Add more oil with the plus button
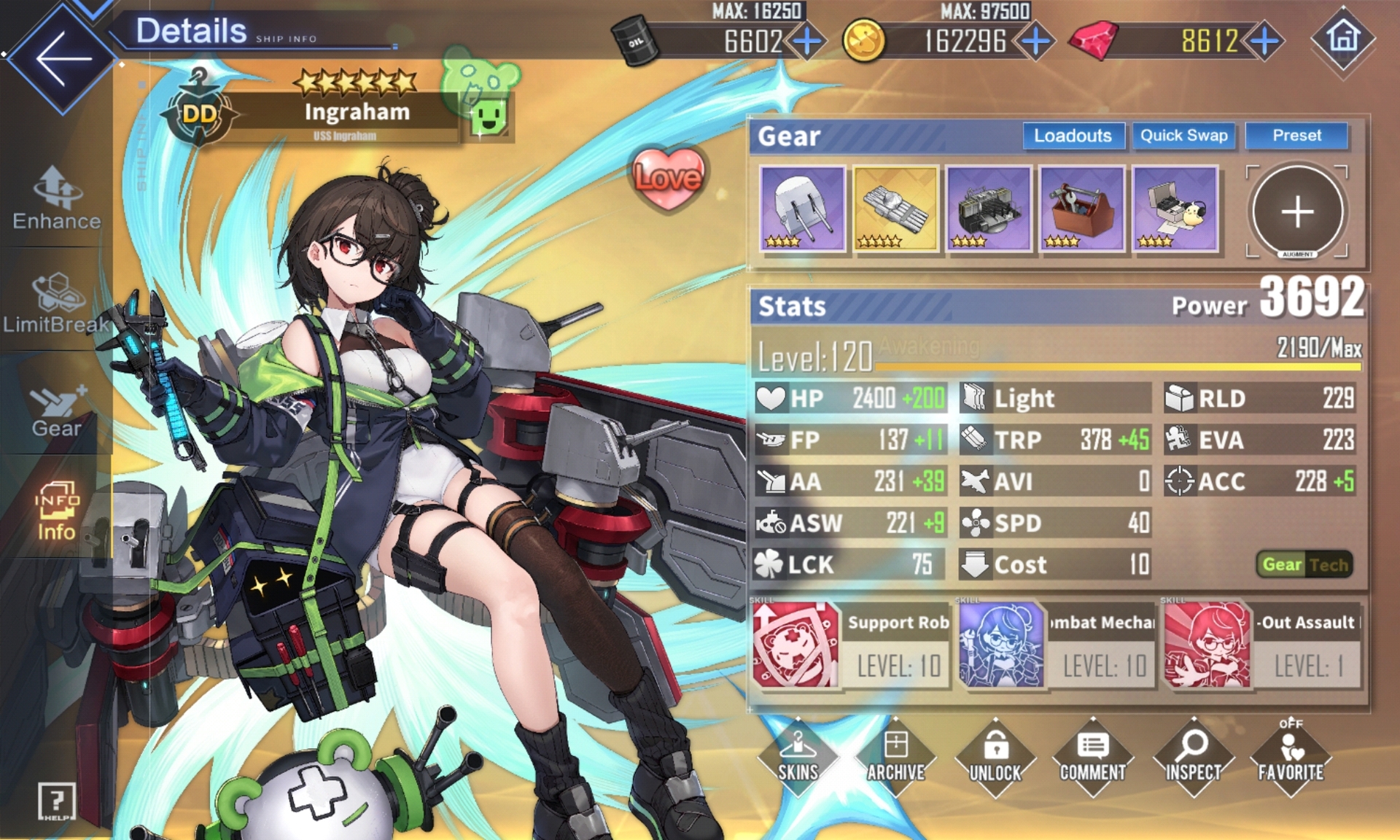Image resolution: width=1400 pixels, height=840 pixels. click(x=807, y=41)
